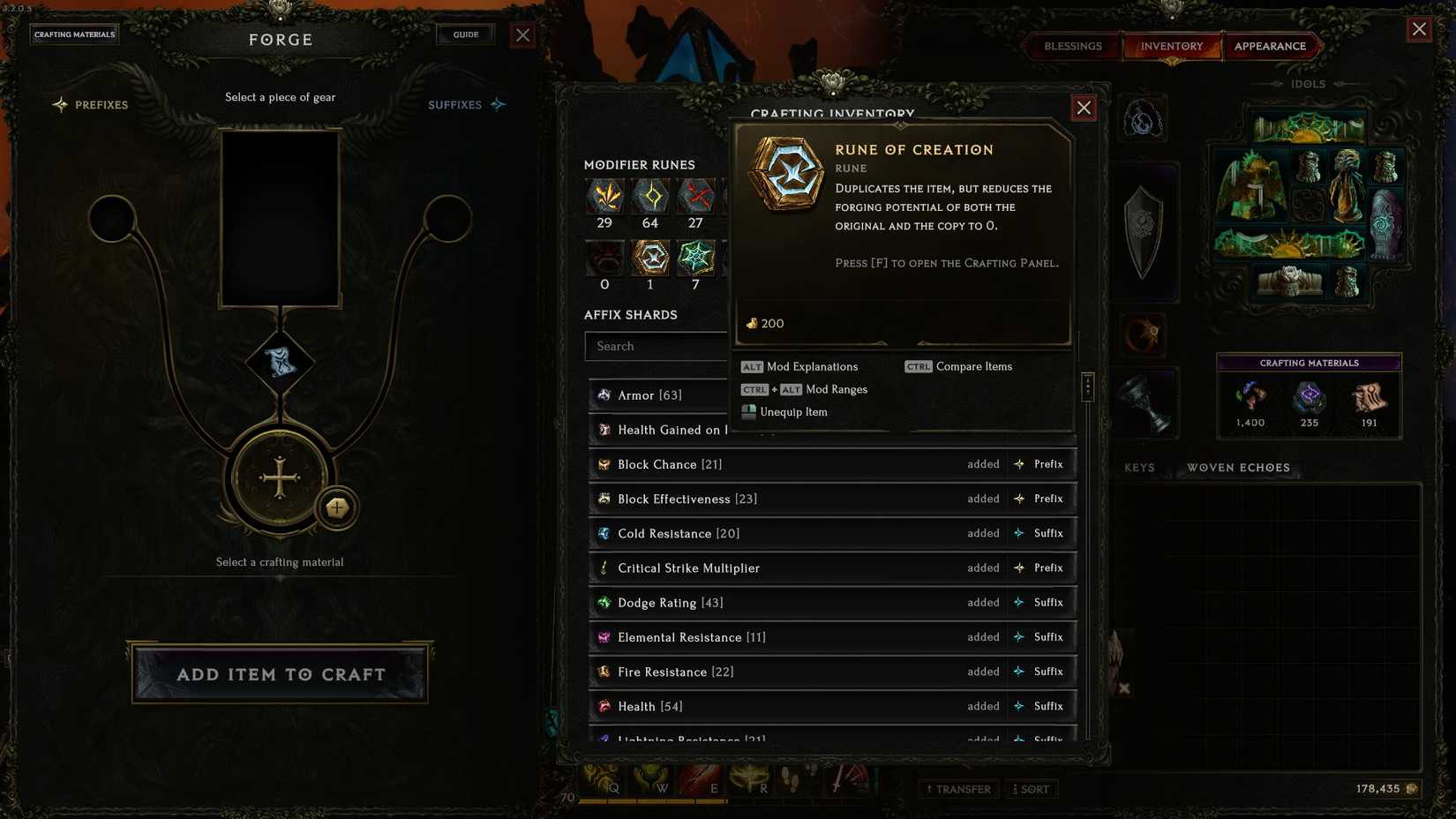Expand the Health Gained affix category
This screenshot has width=1456, height=819.
point(671,430)
